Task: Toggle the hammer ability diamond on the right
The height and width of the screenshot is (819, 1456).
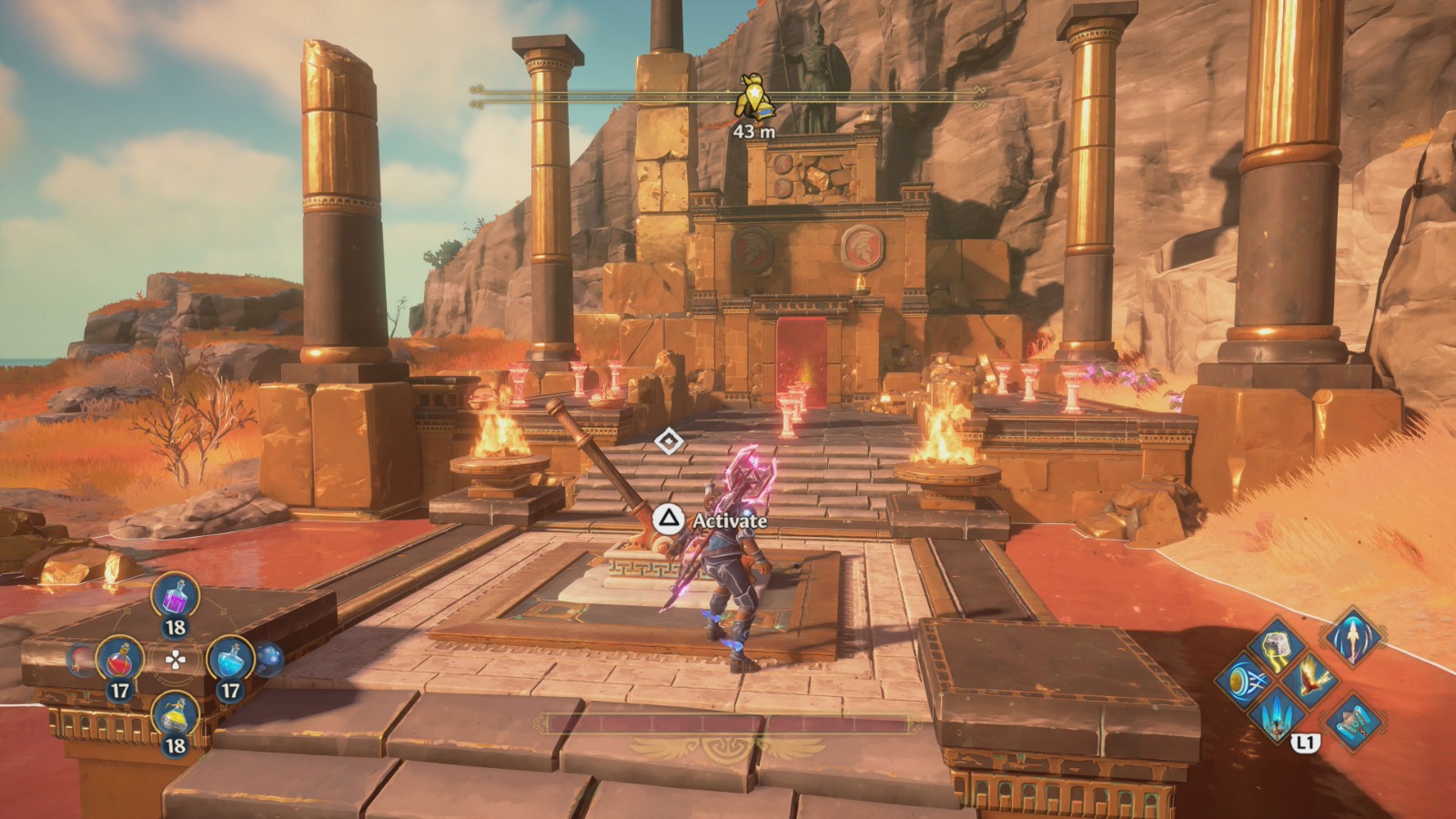Action: coord(1352,723)
